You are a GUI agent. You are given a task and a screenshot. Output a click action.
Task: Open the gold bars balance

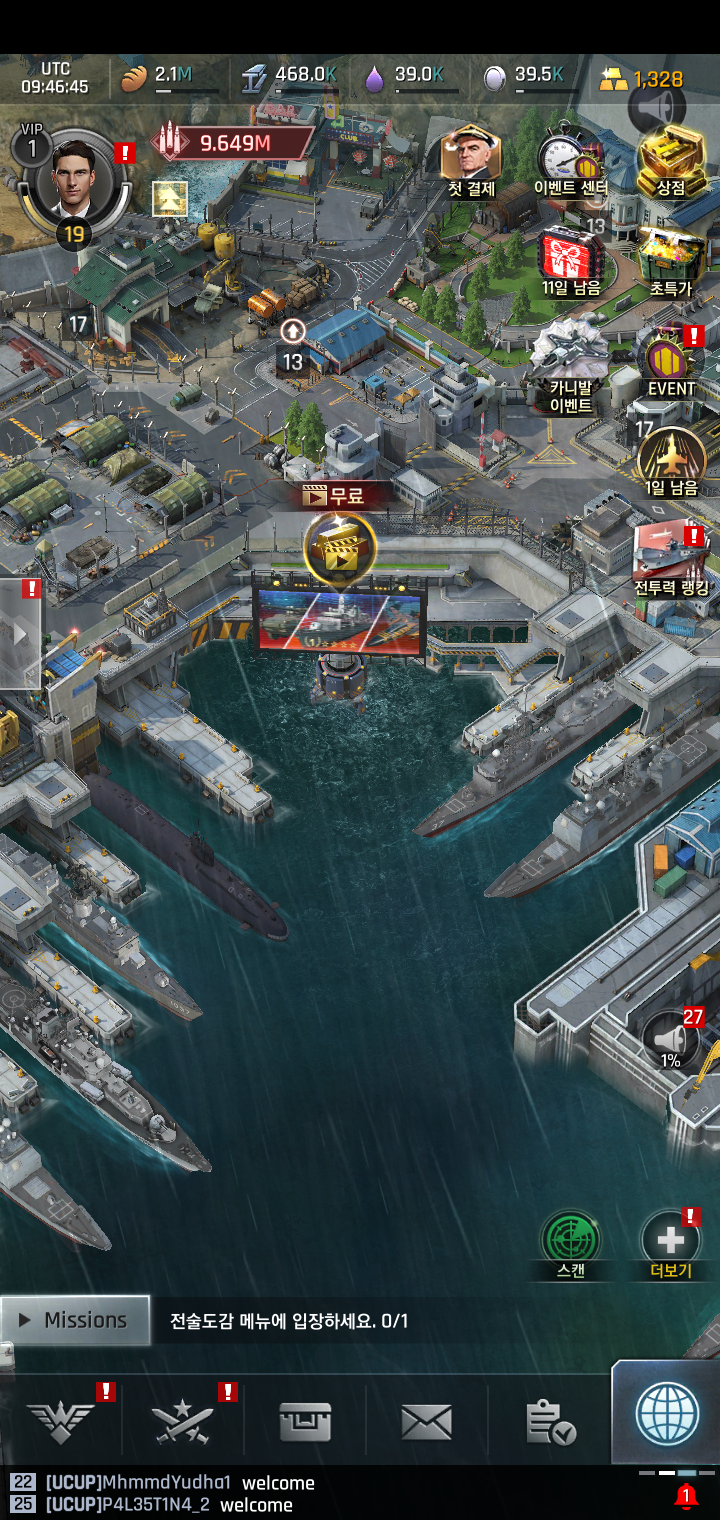pos(641,79)
